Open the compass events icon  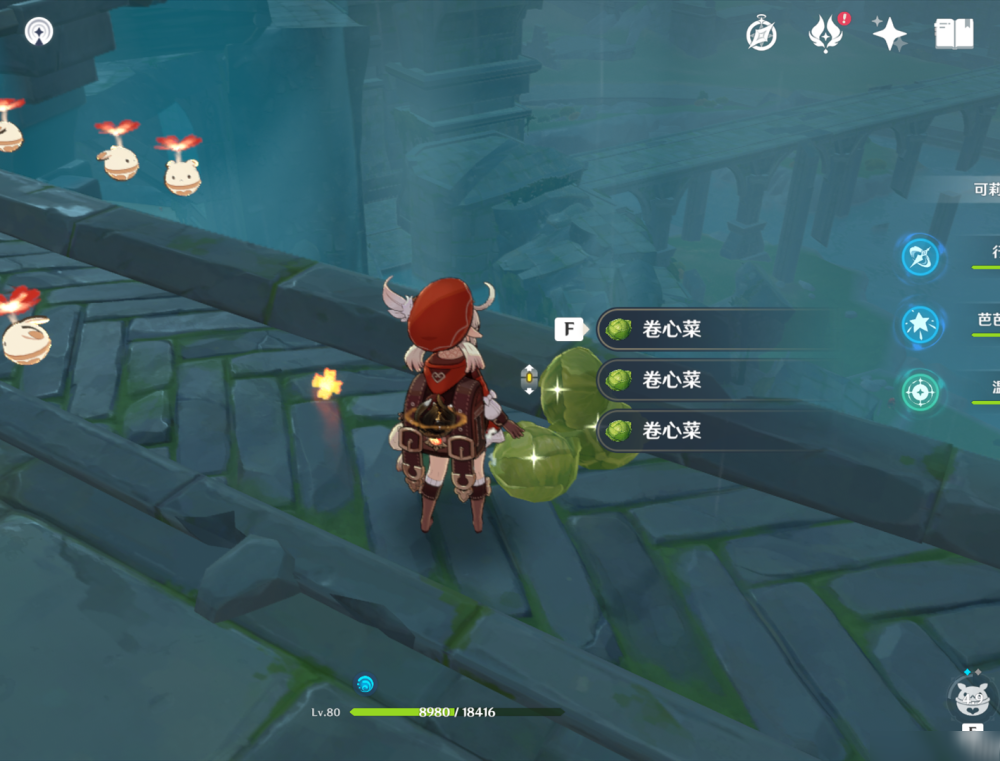point(762,35)
